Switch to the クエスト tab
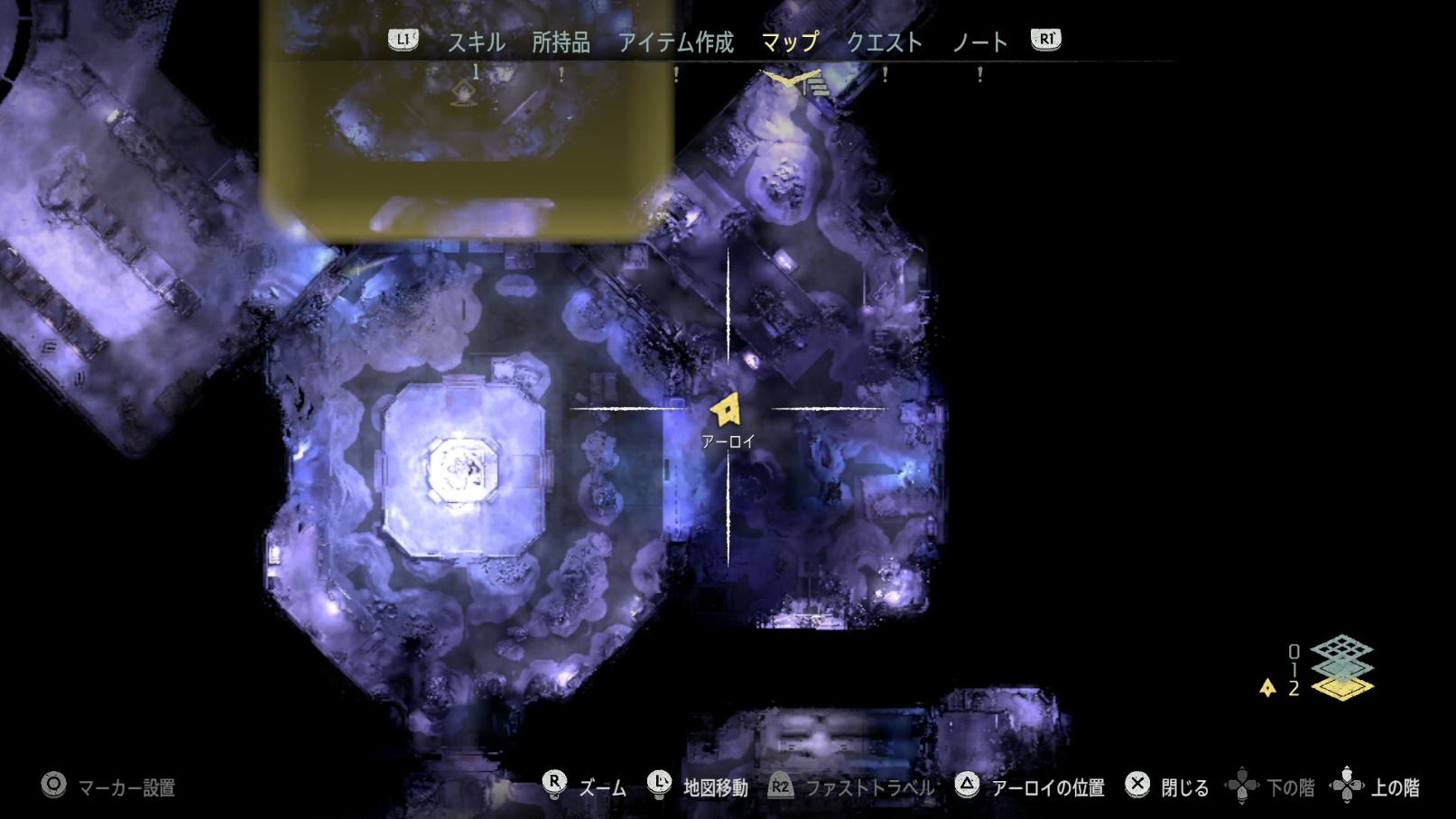 click(x=884, y=41)
